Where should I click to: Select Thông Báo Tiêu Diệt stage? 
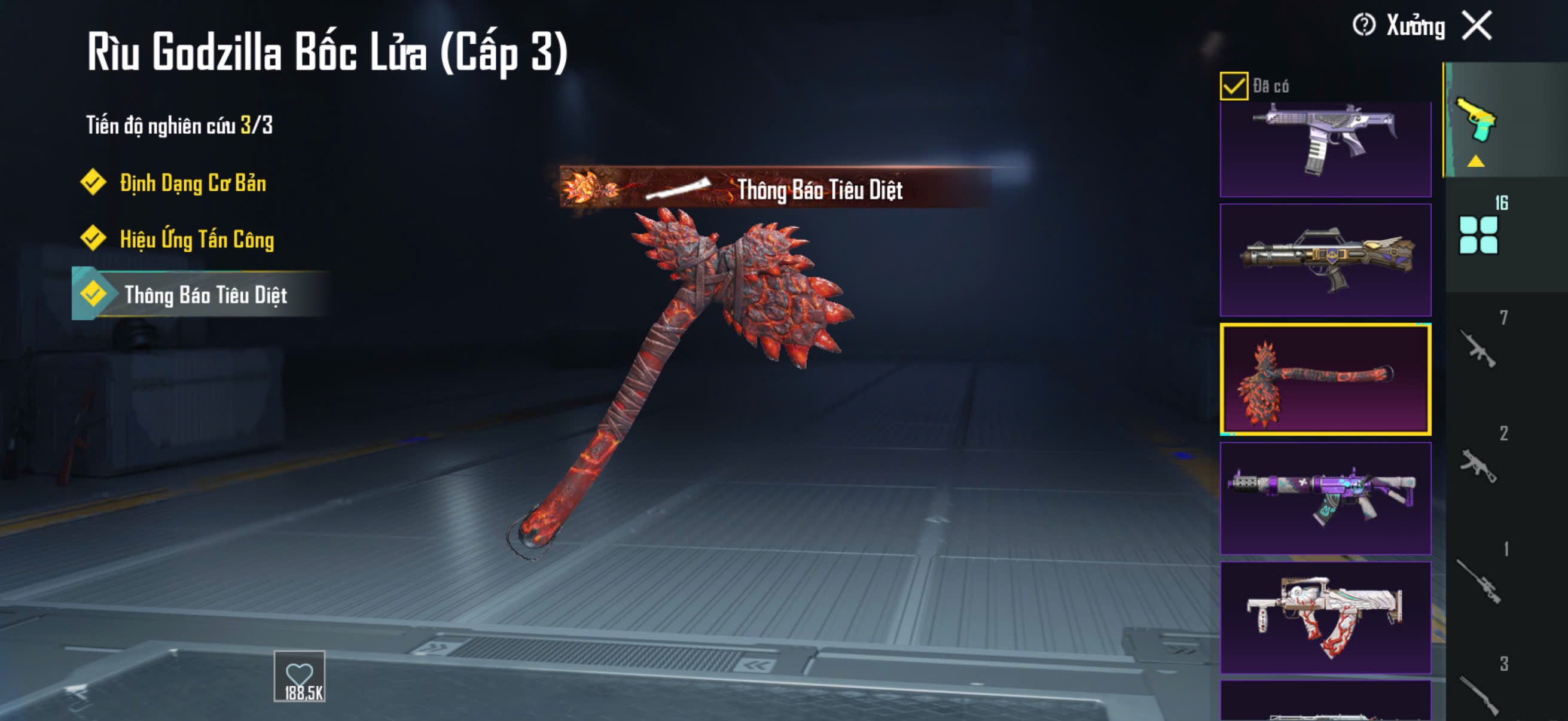[205, 295]
